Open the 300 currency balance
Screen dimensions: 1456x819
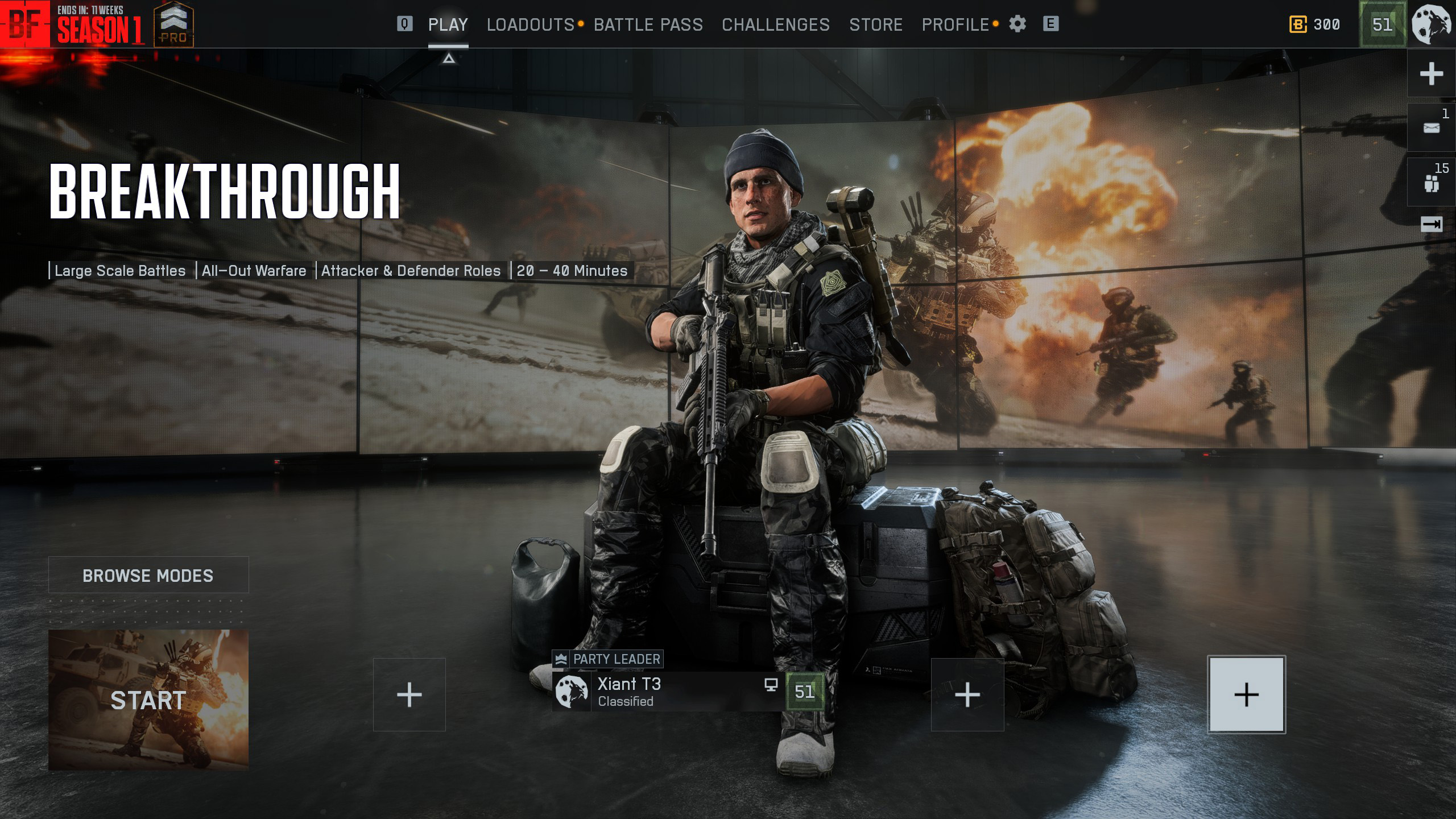pyautogui.click(x=1314, y=24)
